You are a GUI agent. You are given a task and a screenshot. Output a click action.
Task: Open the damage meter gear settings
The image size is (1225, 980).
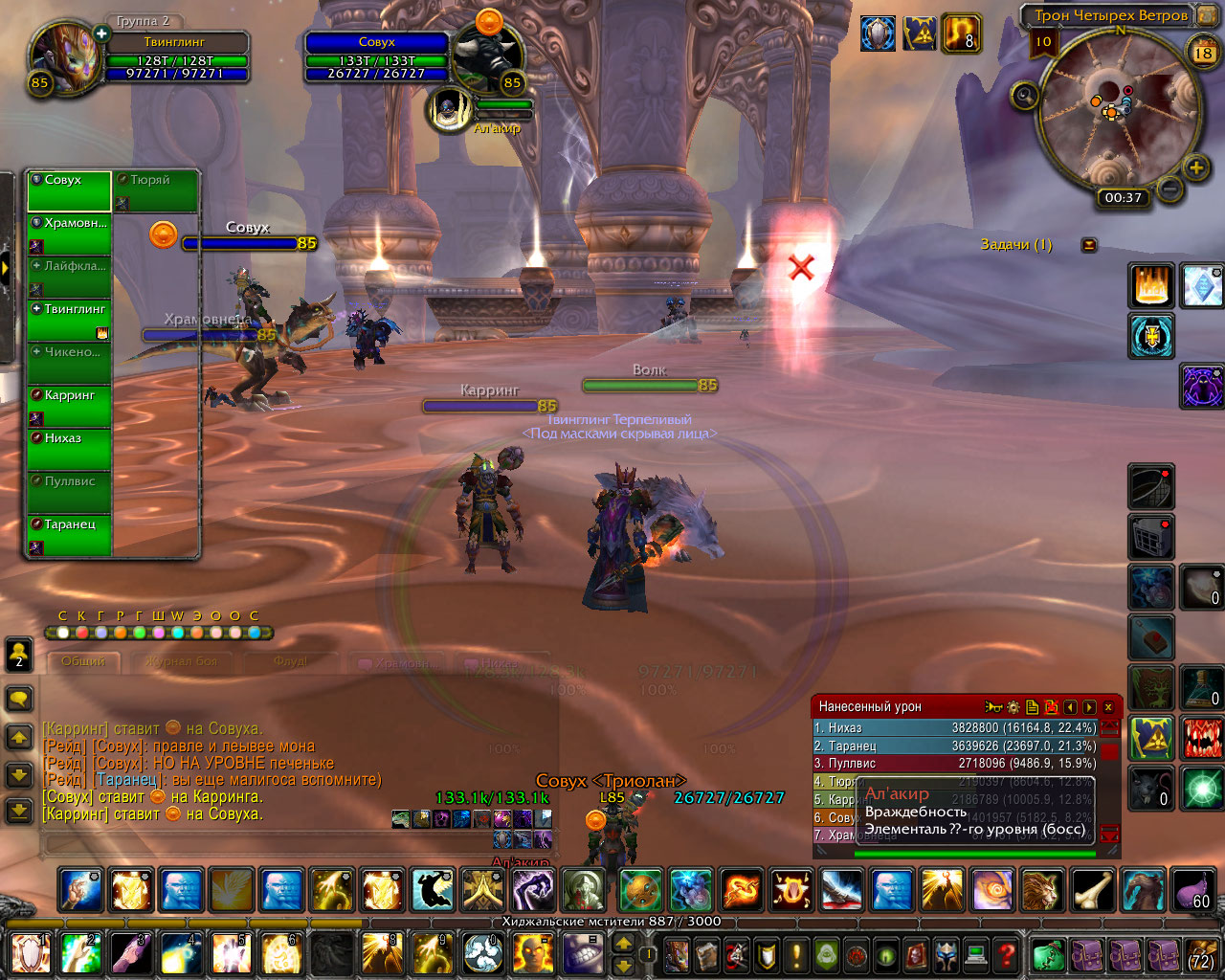click(1013, 707)
